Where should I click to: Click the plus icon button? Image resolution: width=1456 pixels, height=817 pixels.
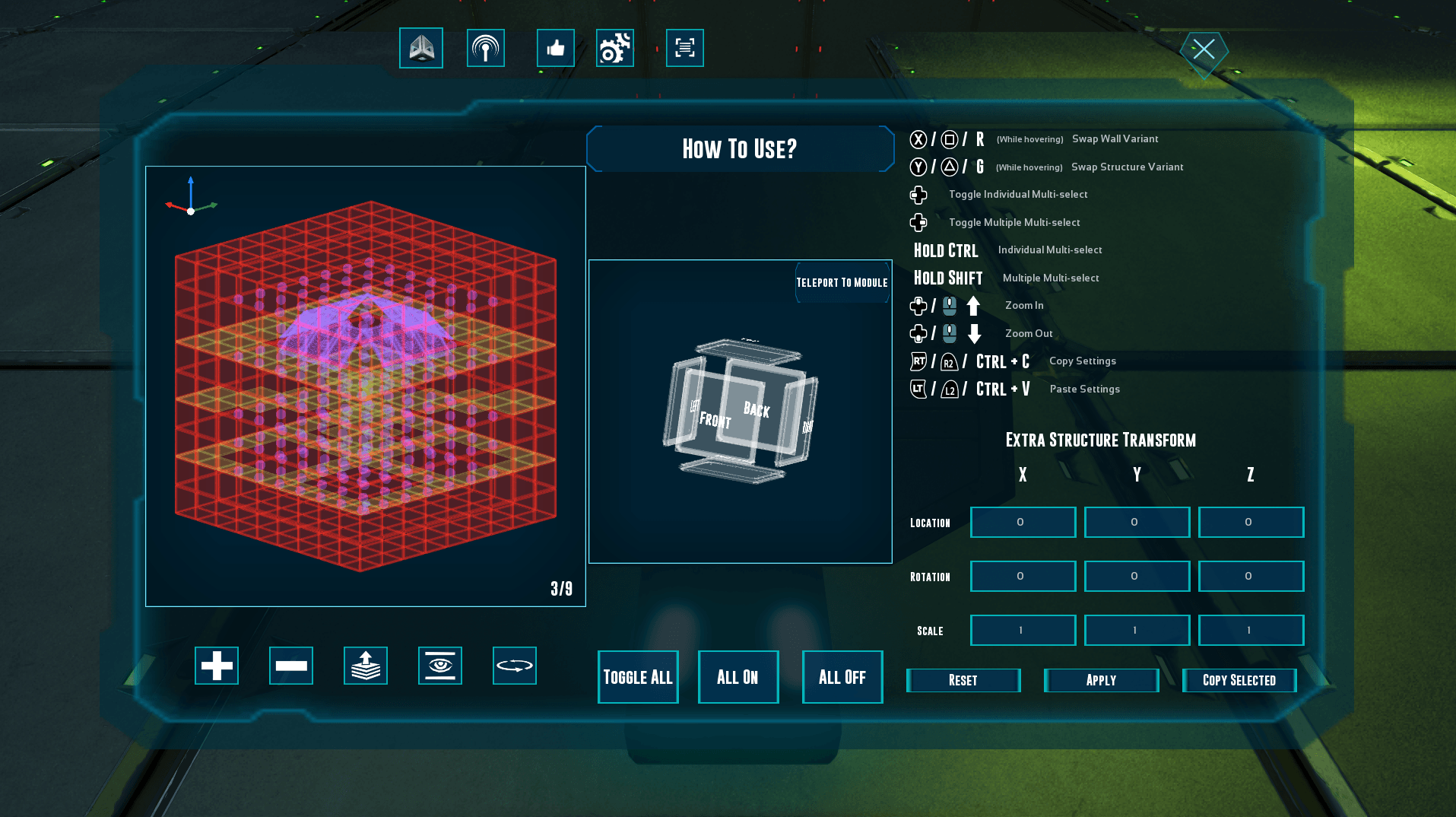pyautogui.click(x=217, y=666)
